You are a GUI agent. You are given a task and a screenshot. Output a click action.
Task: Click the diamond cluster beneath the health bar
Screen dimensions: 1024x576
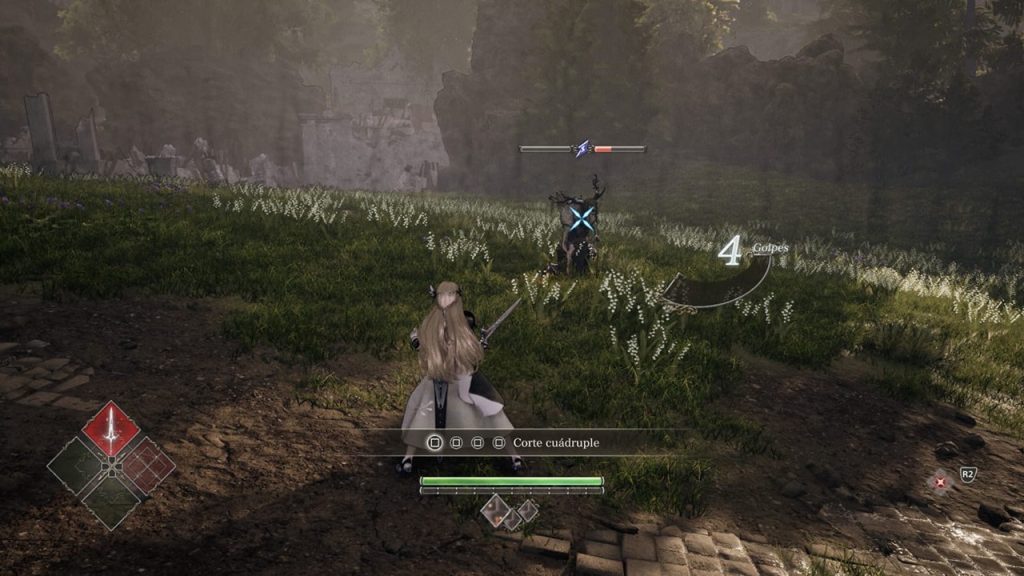tap(510, 511)
